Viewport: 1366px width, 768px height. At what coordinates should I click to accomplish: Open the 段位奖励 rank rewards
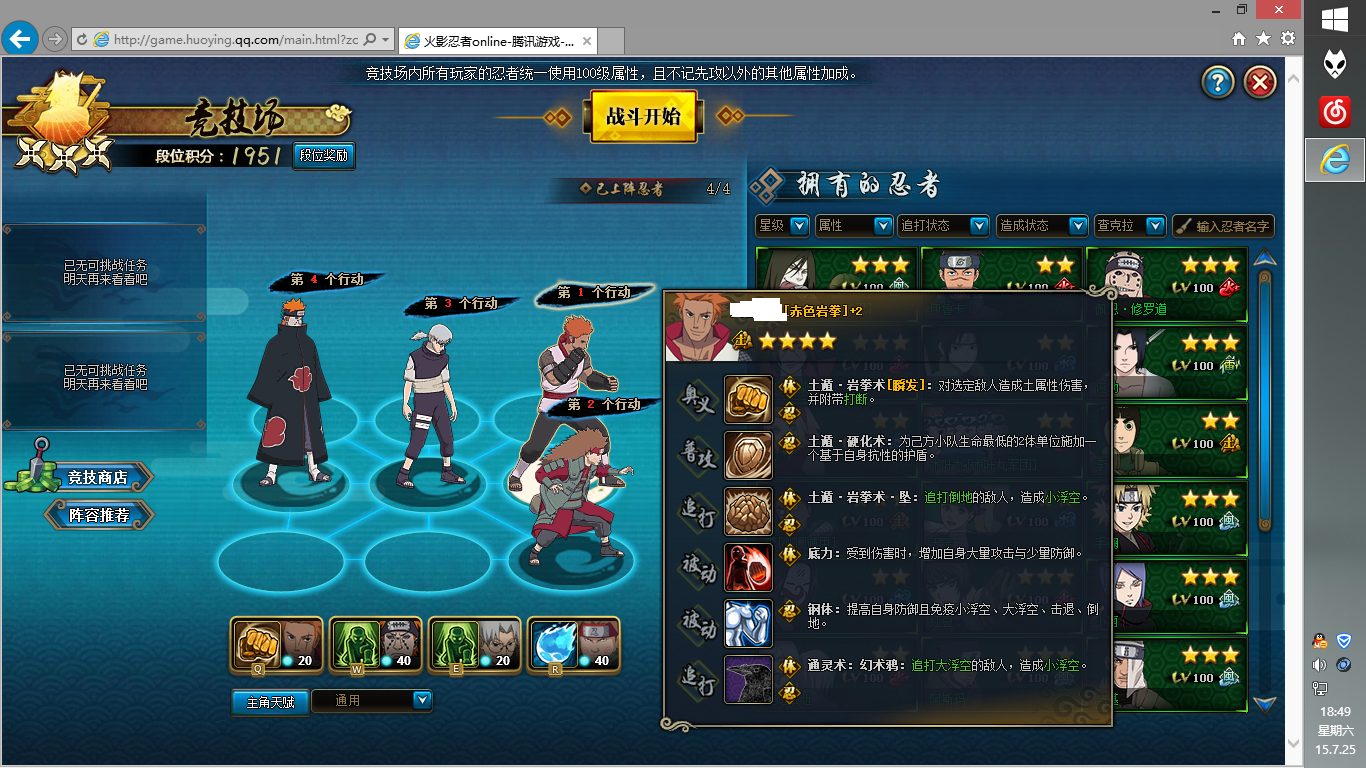click(324, 156)
